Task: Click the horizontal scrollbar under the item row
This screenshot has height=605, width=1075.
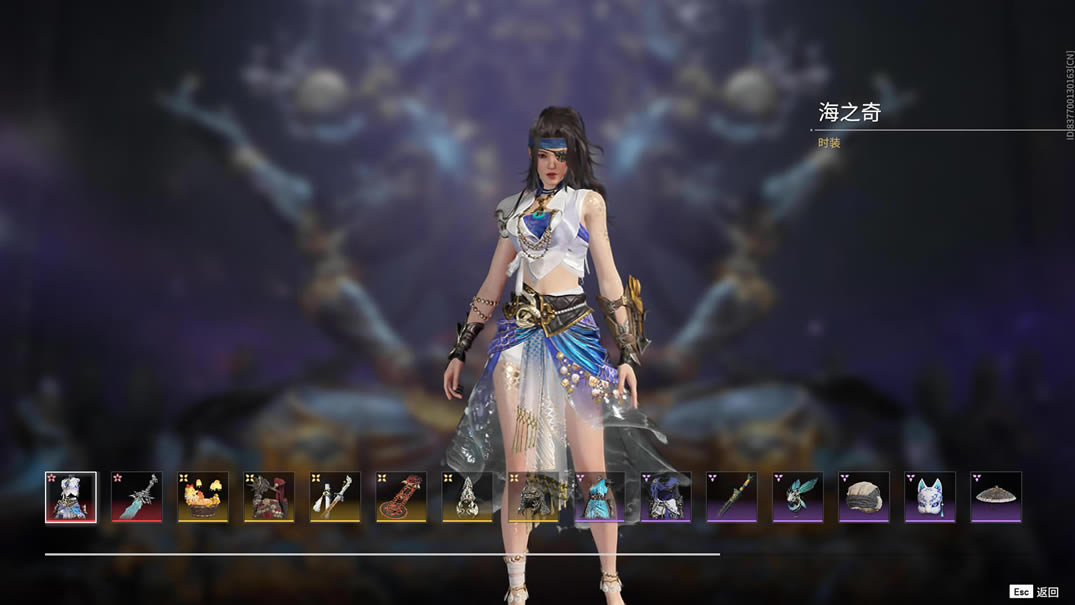Action: (x=382, y=553)
